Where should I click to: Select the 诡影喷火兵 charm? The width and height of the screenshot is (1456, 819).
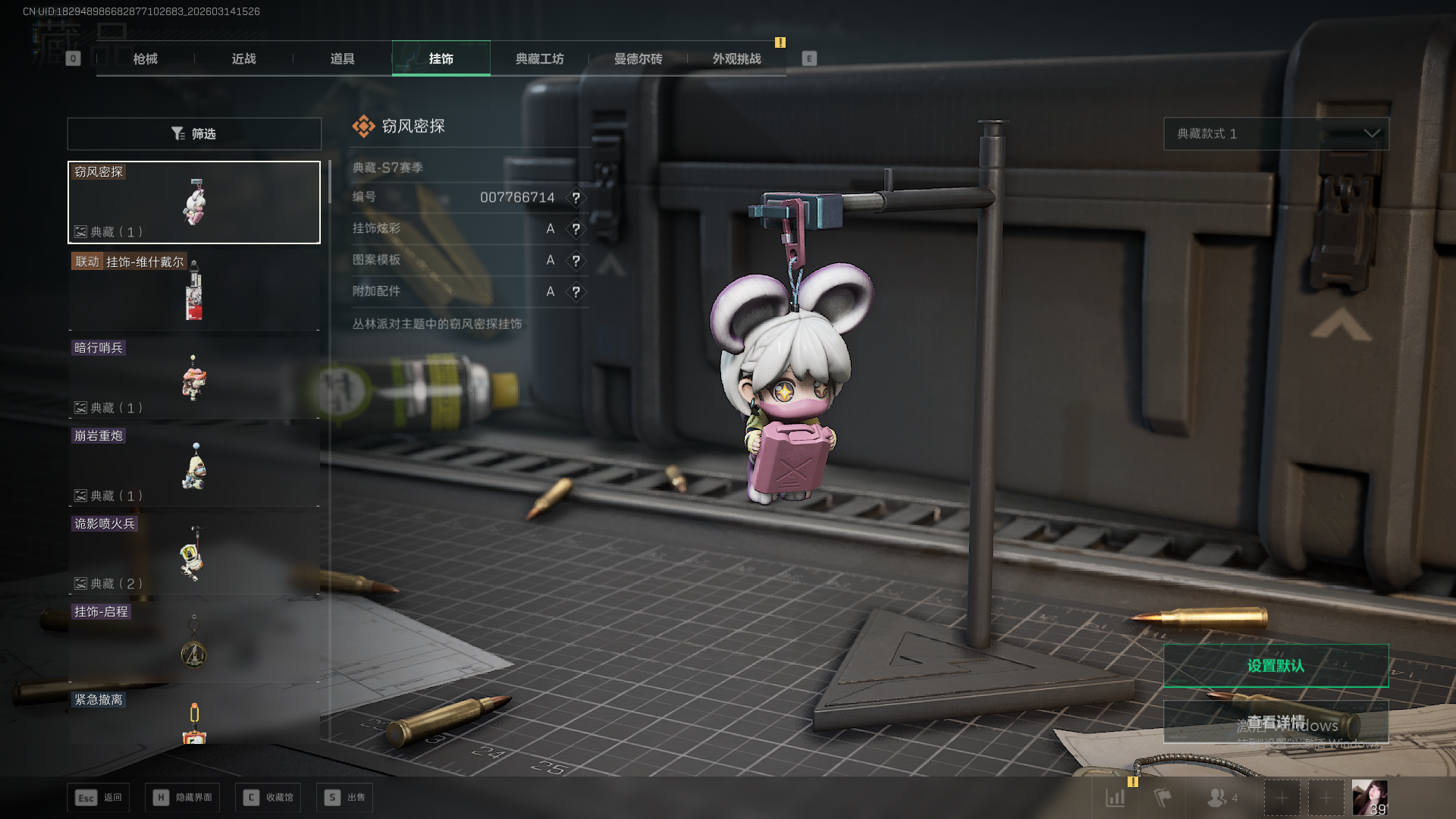click(x=194, y=554)
